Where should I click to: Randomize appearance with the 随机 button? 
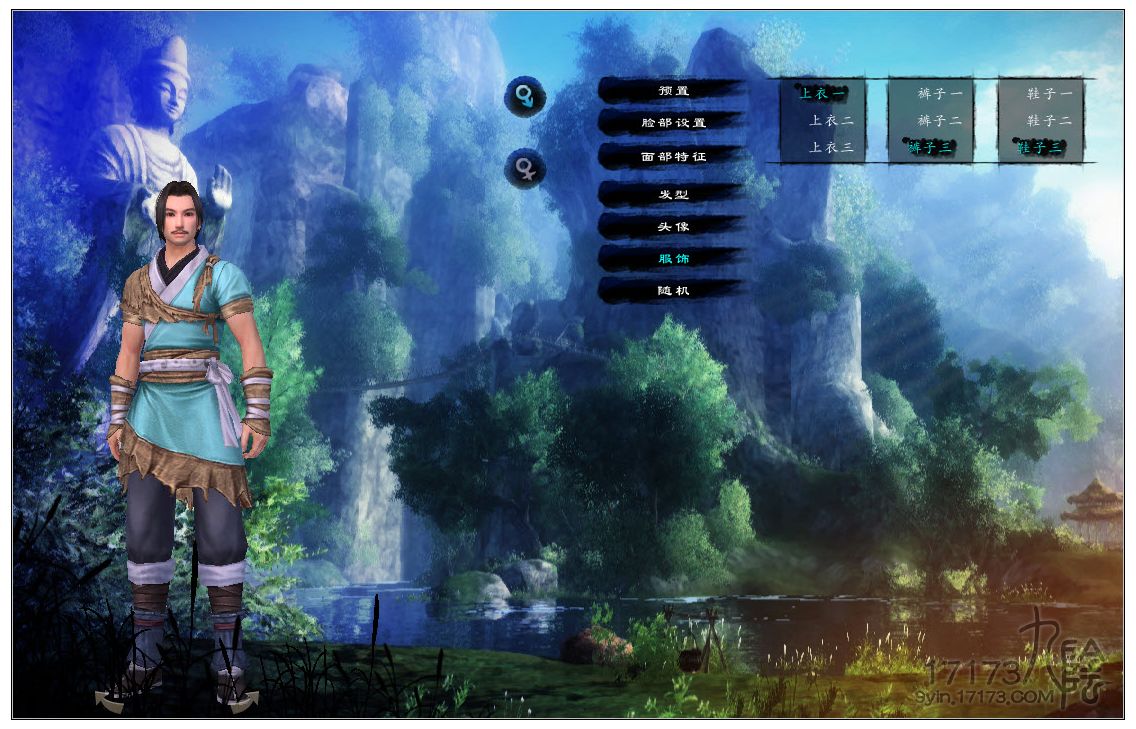673,290
